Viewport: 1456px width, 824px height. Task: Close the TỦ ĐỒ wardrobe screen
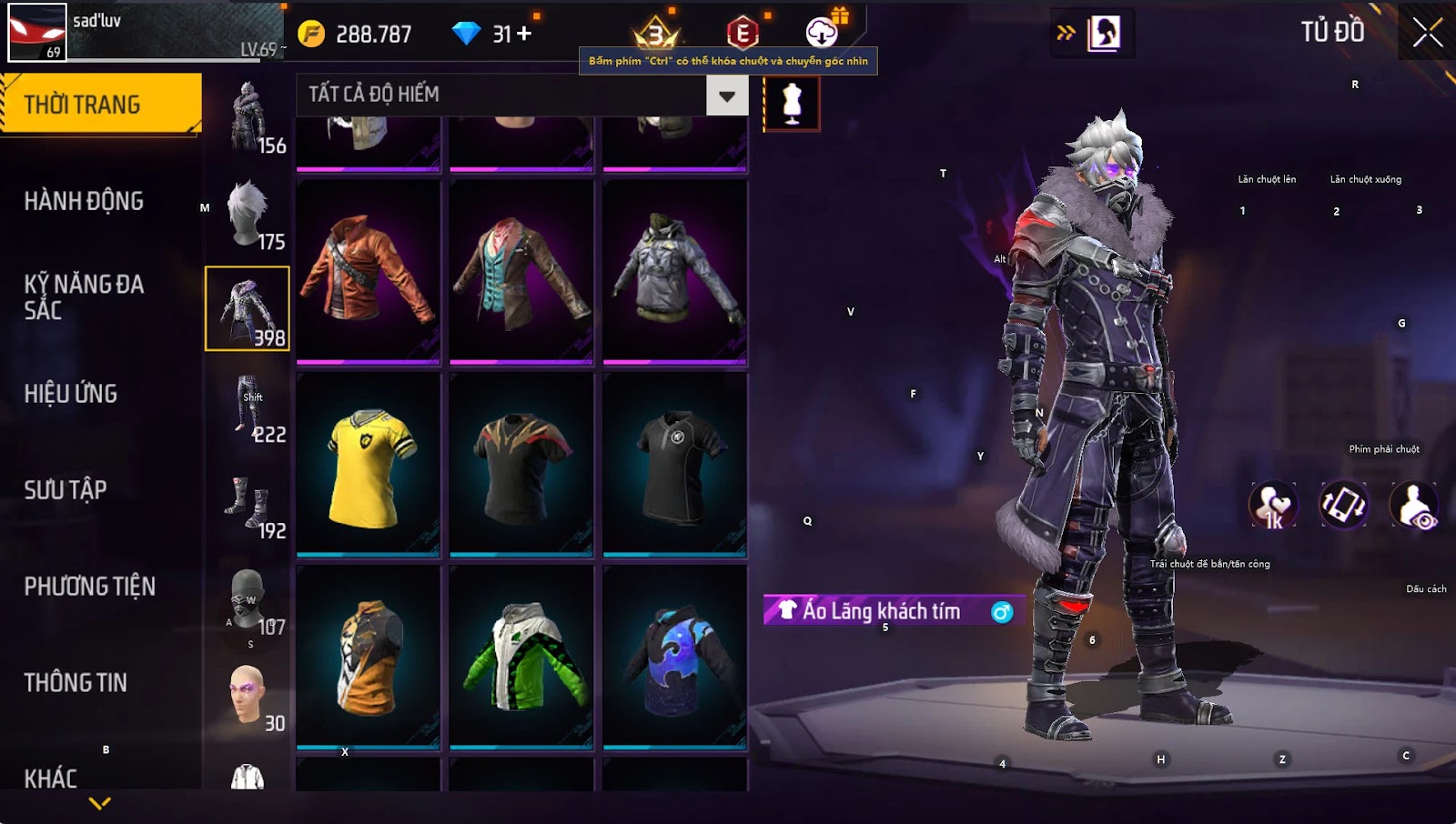1427,33
